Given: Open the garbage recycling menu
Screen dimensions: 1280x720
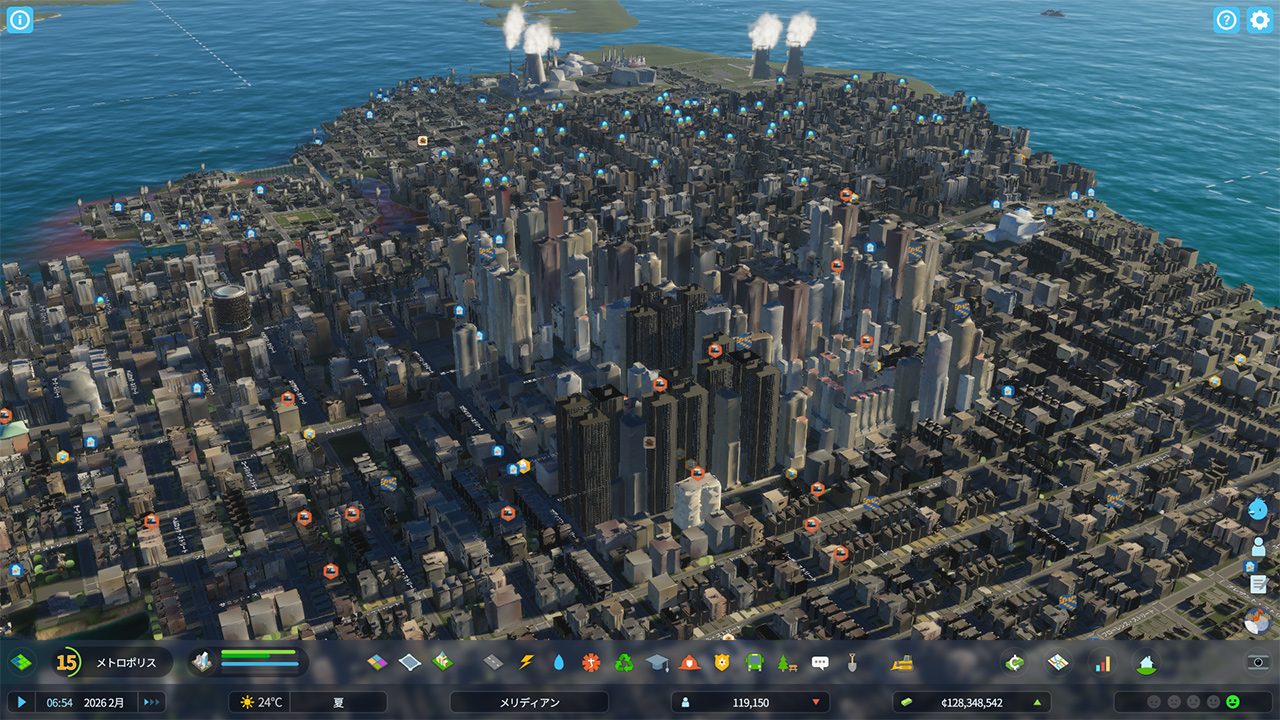Looking at the screenshot, I should pyautogui.click(x=624, y=662).
